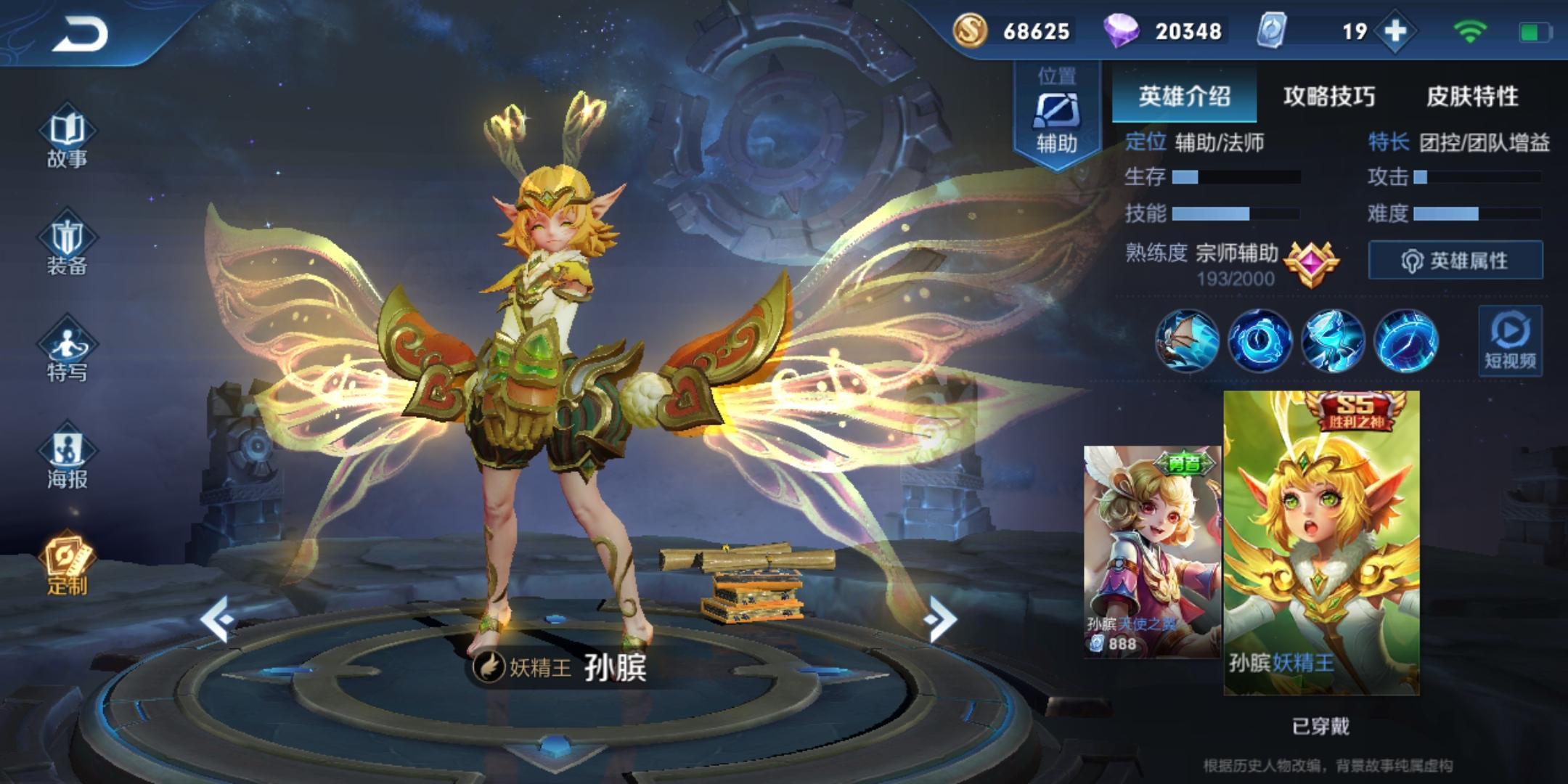This screenshot has height=784, width=1568.
Task: Play the 短视频 short video
Action: 1510,341
